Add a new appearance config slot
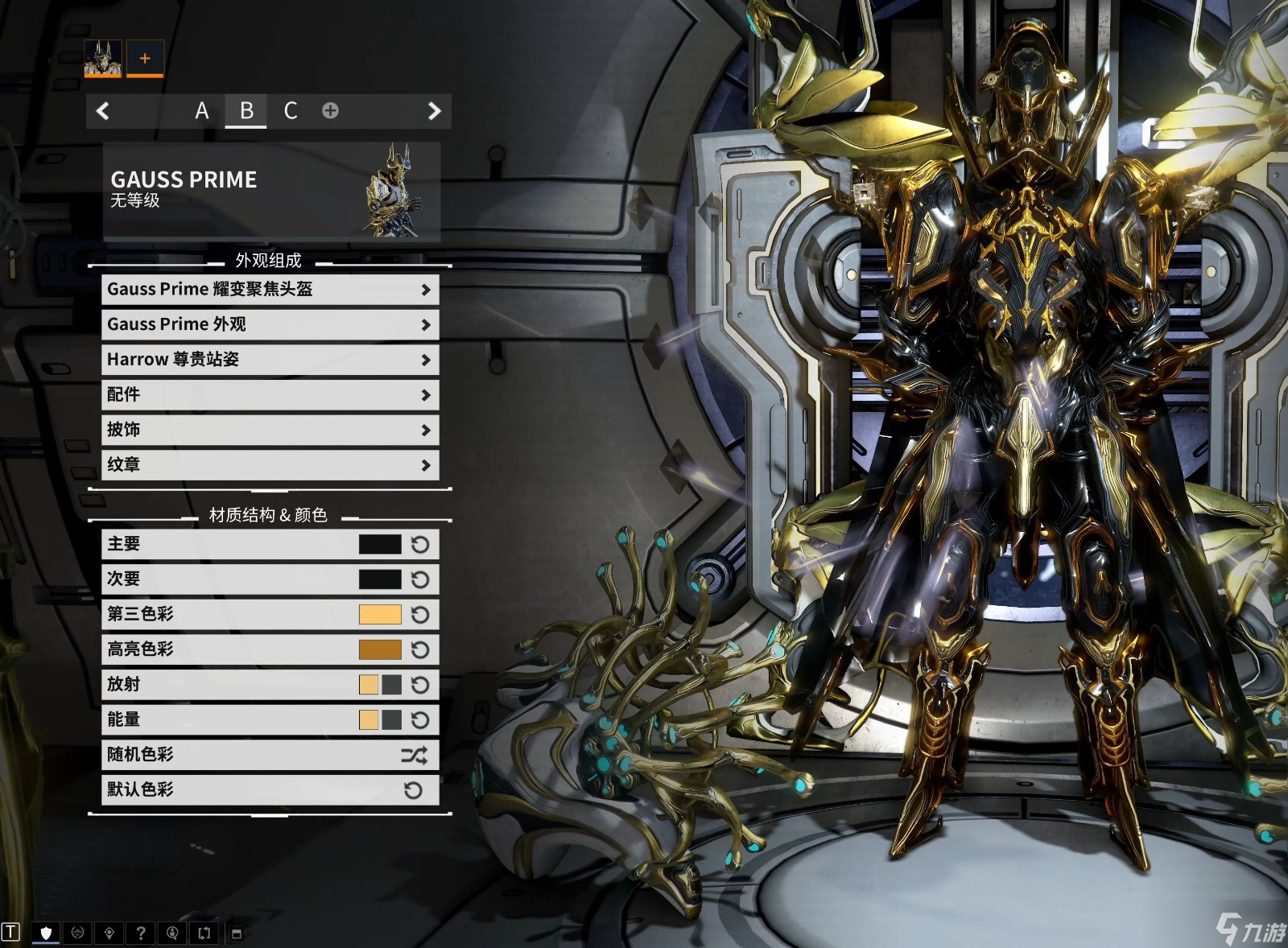This screenshot has height=948, width=1288. click(330, 110)
